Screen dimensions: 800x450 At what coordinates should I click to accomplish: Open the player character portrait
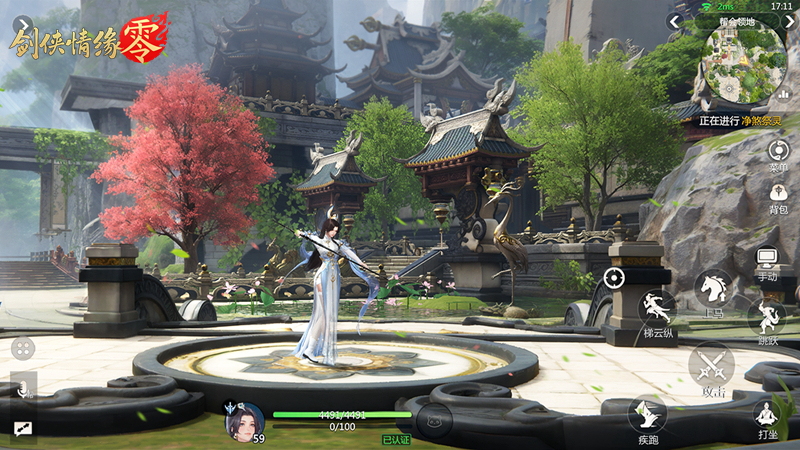245,421
